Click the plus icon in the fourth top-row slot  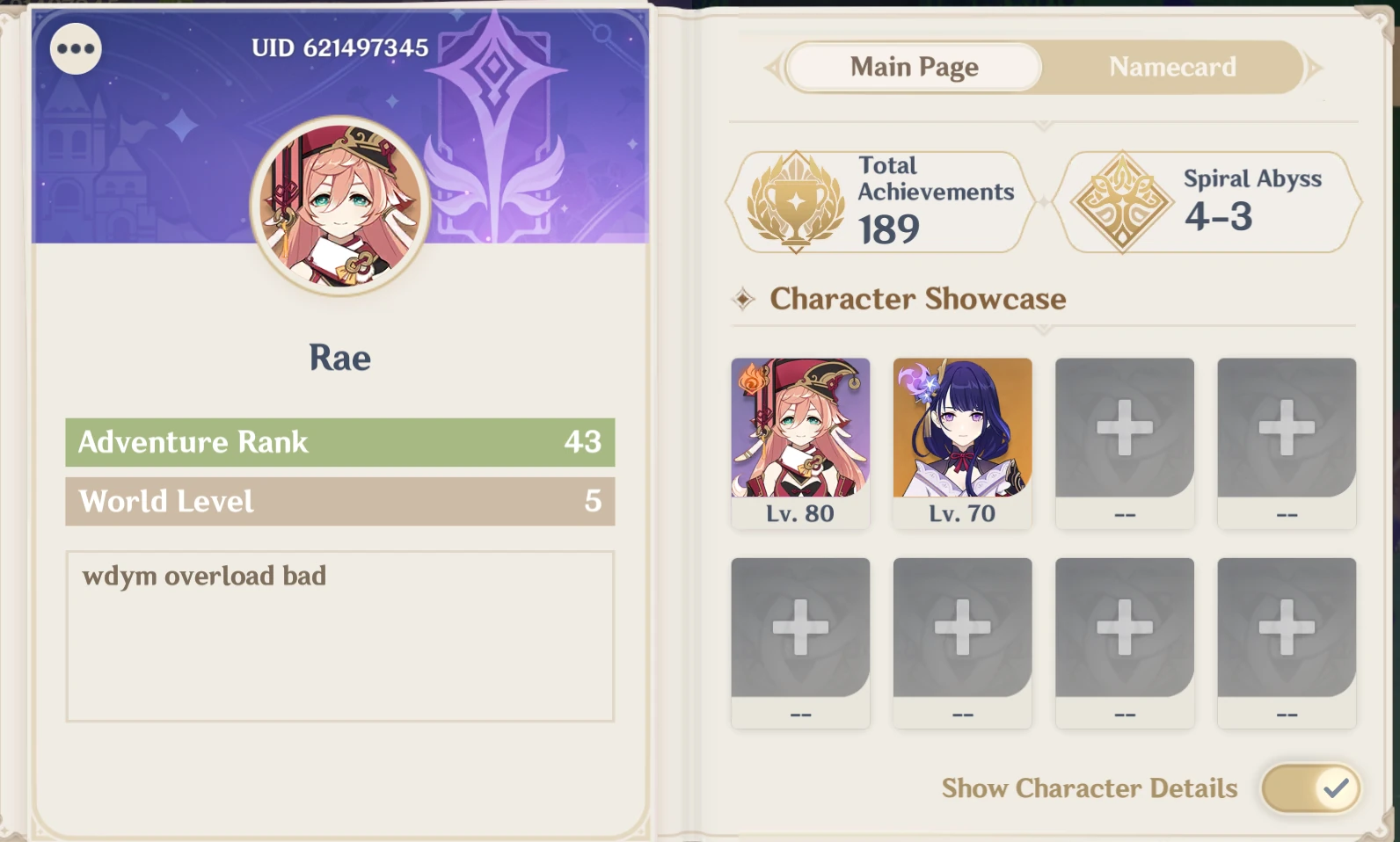point(1287,428)
